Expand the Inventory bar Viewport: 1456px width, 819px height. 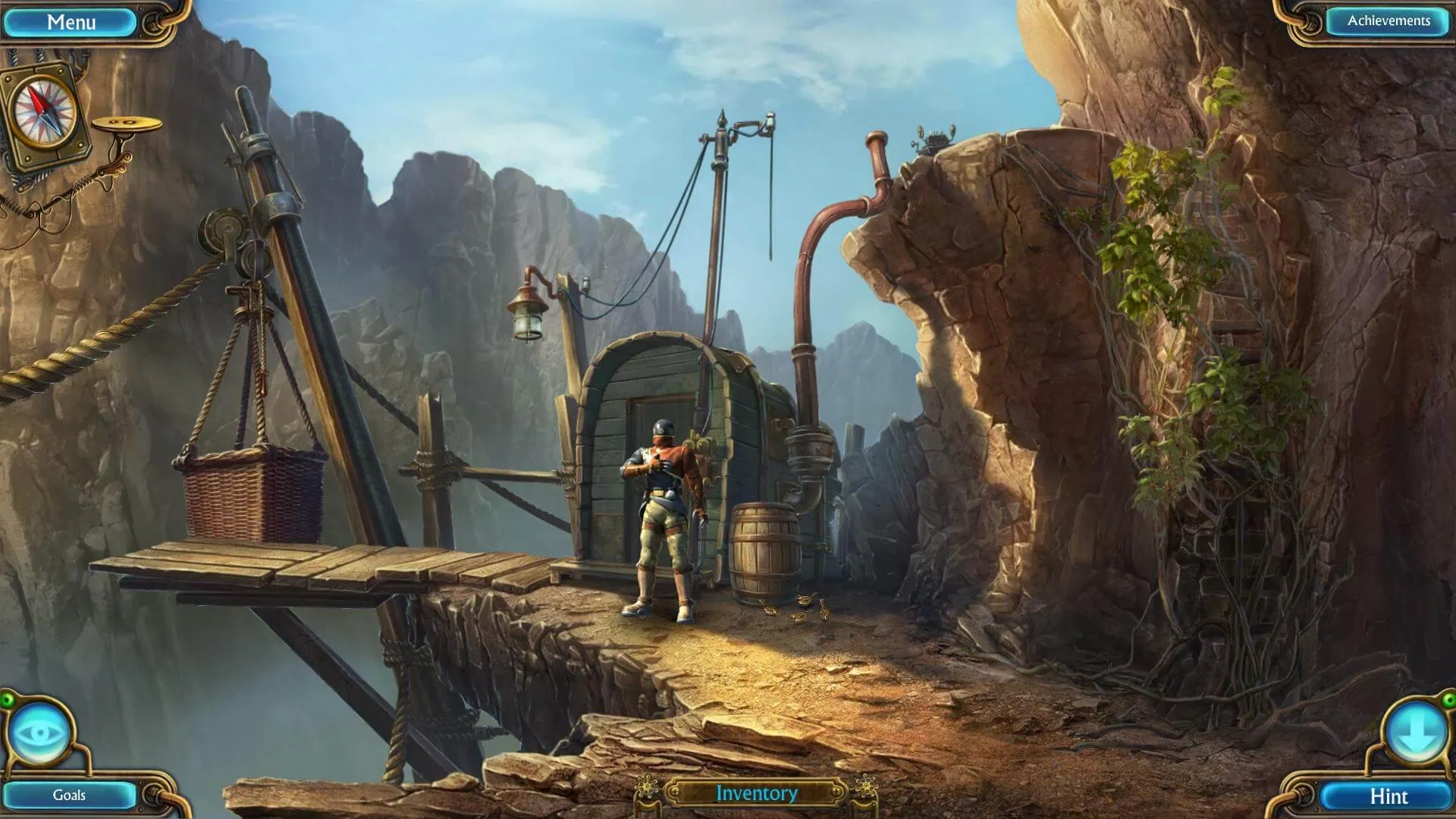756,793
